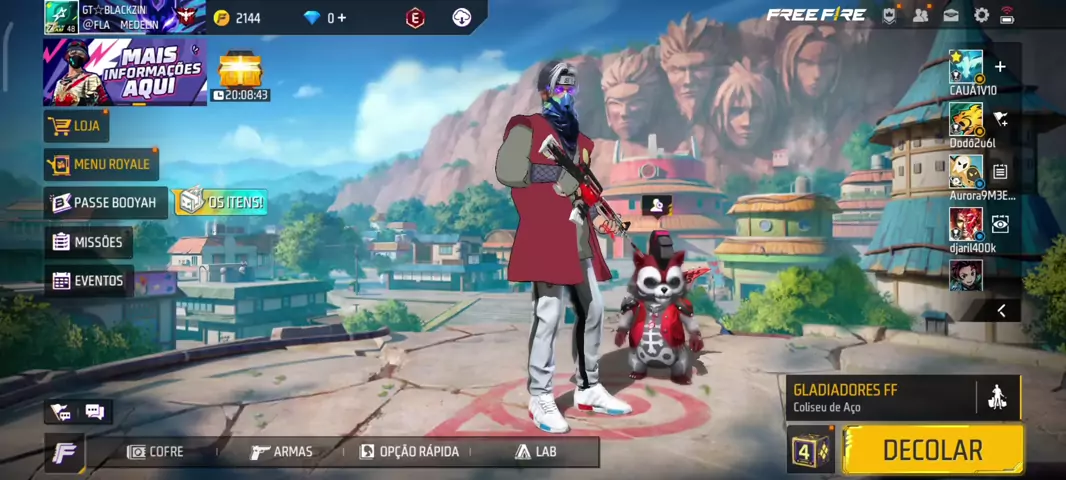Open the Missões list
Screen dimensions: 1066x480
(x=89, y=242)
